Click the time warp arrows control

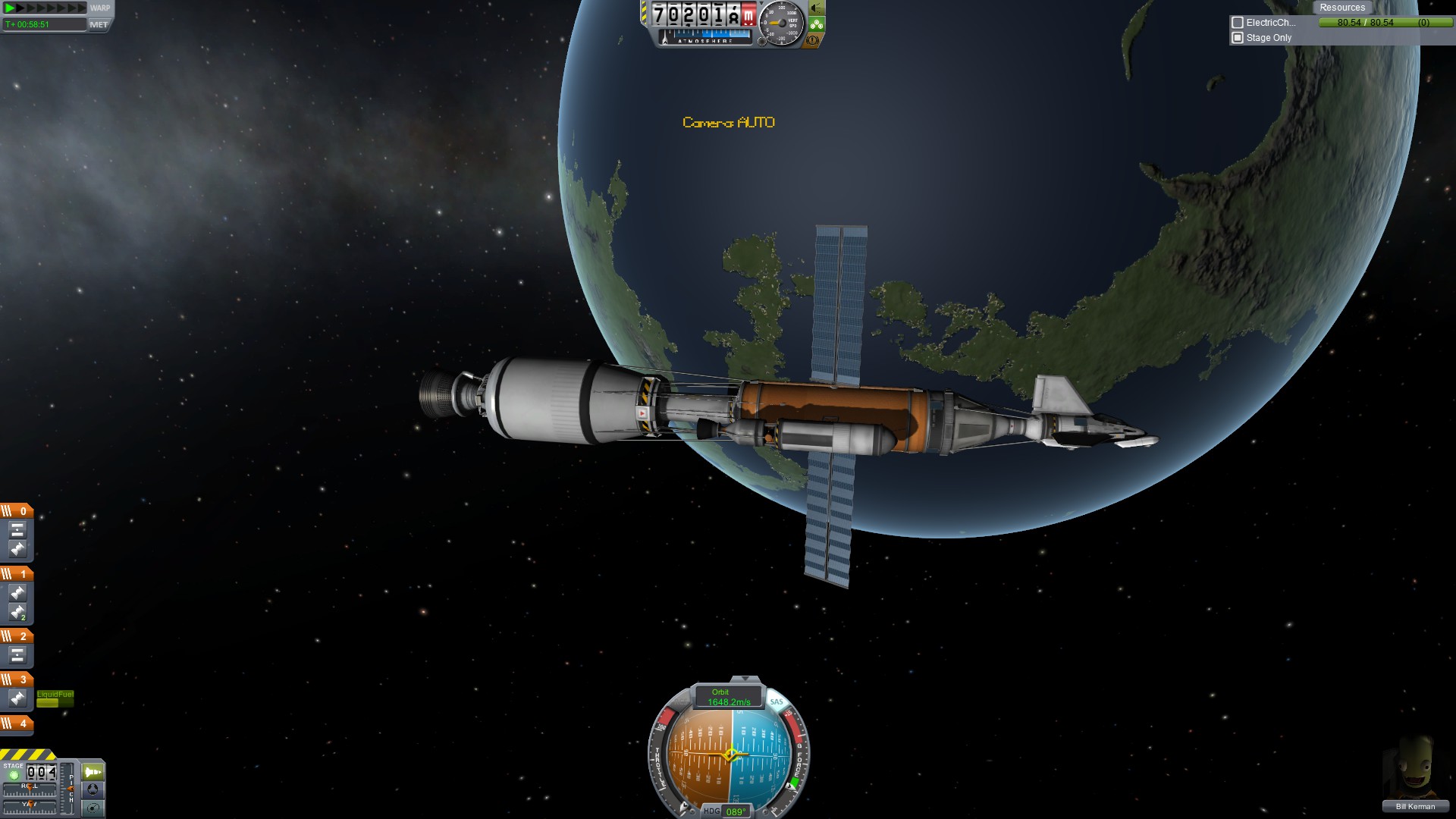click(45, 8)
